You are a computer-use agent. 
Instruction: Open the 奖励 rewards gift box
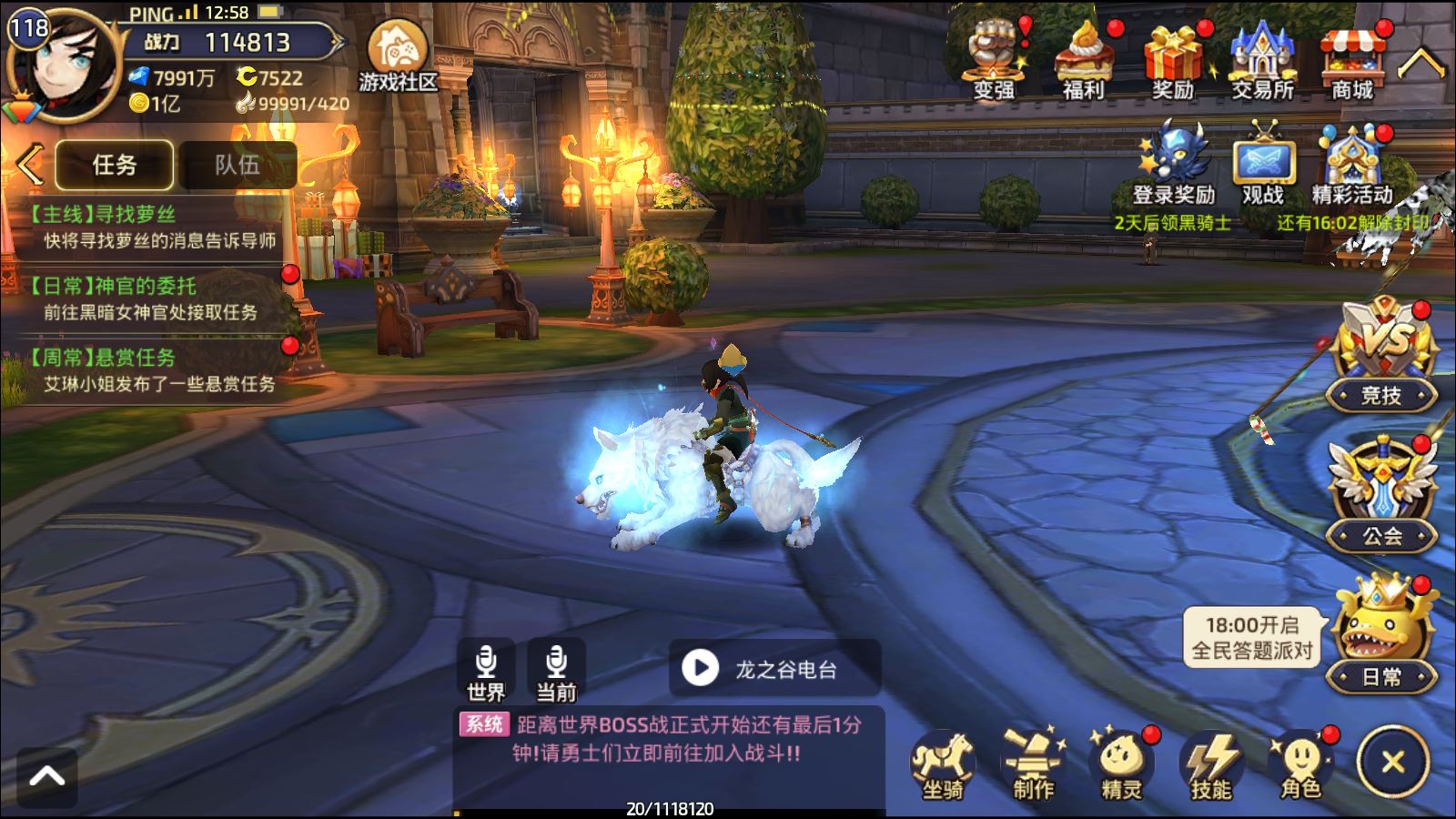coord(1173,61)
